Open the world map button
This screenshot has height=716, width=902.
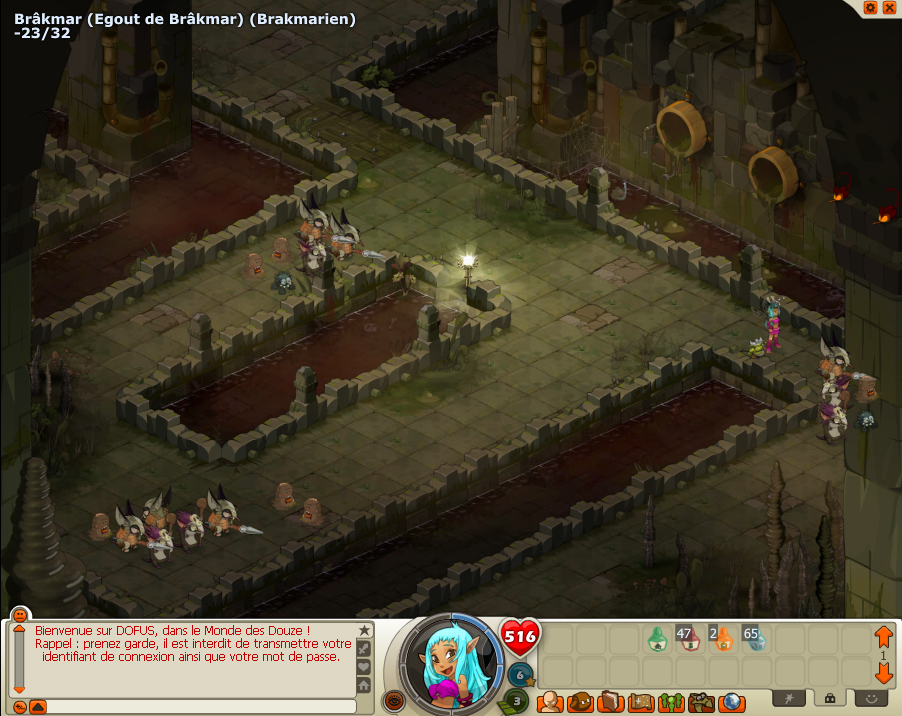pyautogui.click(x=731, y=702)
